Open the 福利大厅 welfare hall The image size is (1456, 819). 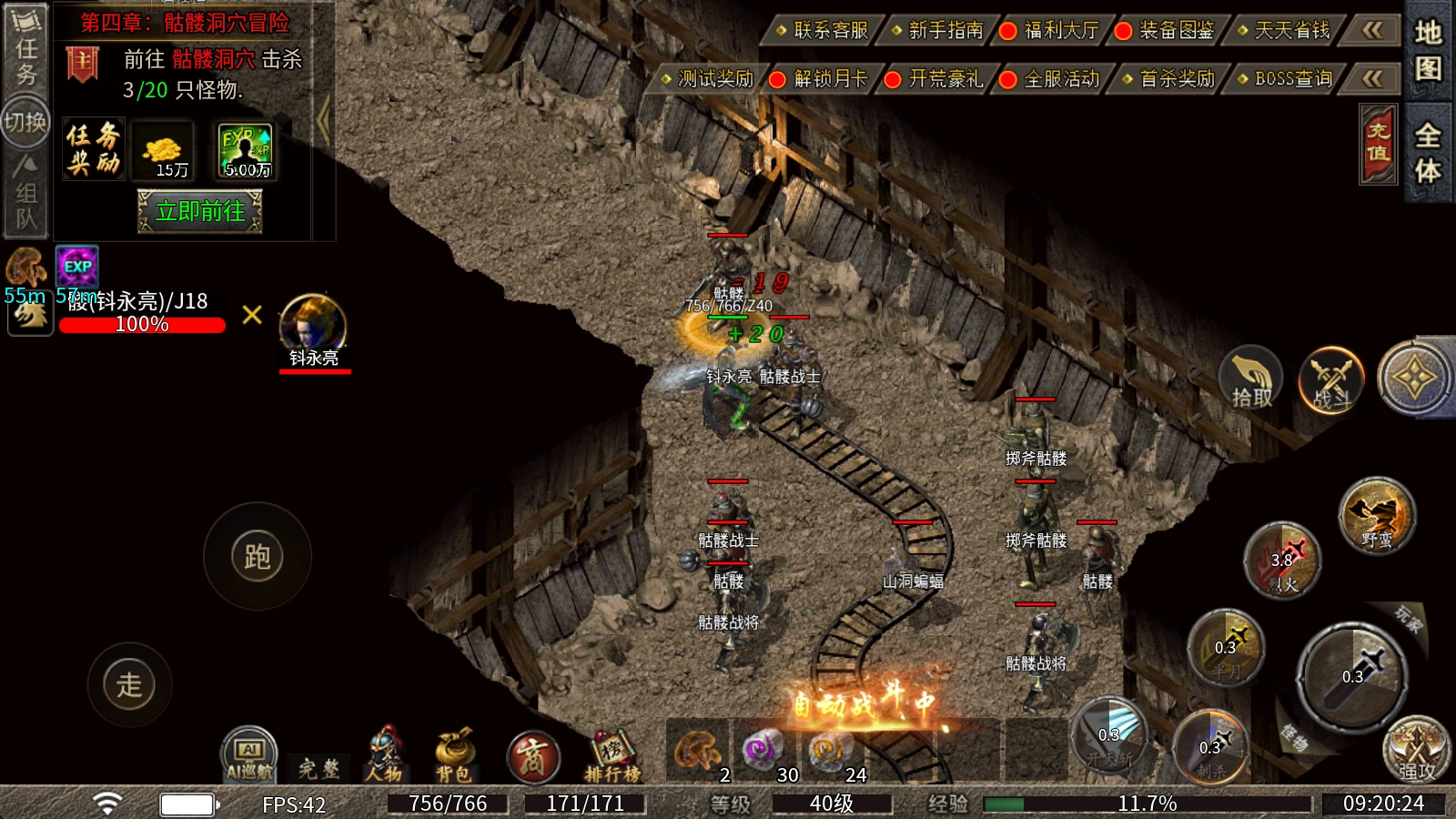click(1054, 31)
